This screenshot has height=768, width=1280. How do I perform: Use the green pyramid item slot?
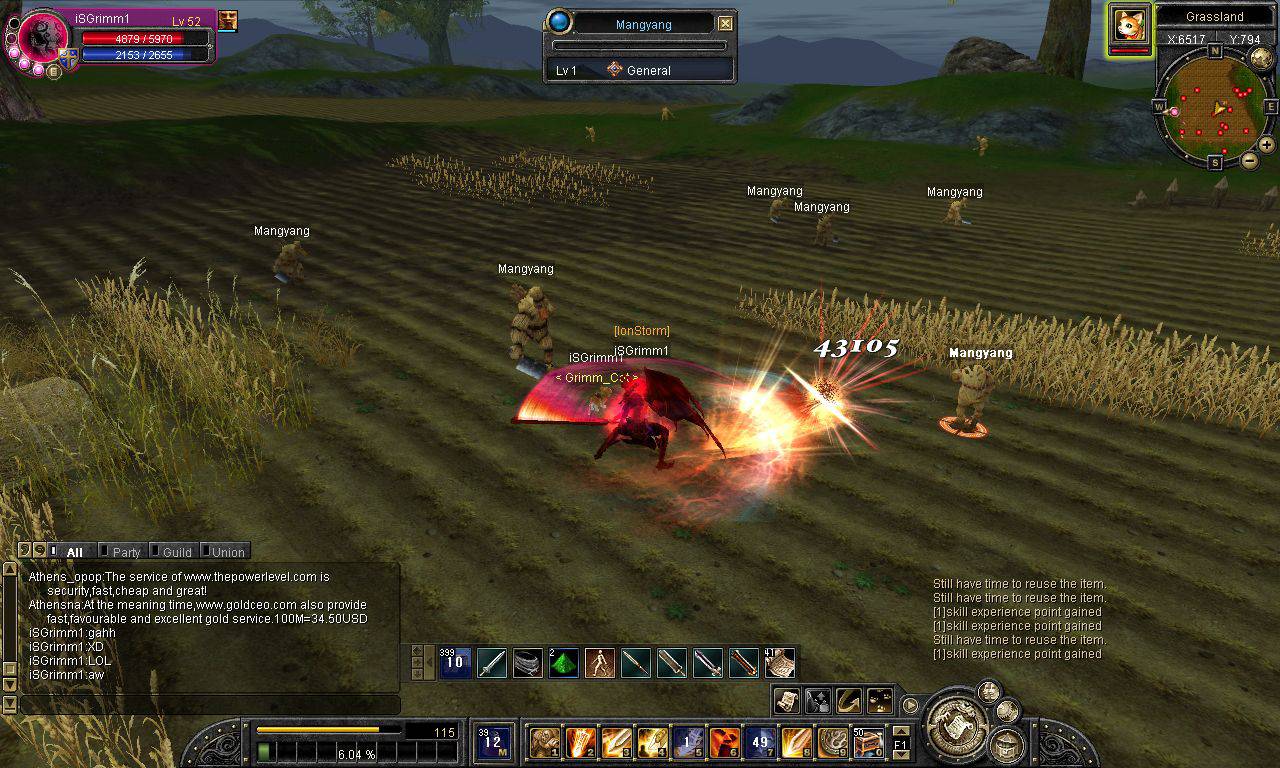563,663
